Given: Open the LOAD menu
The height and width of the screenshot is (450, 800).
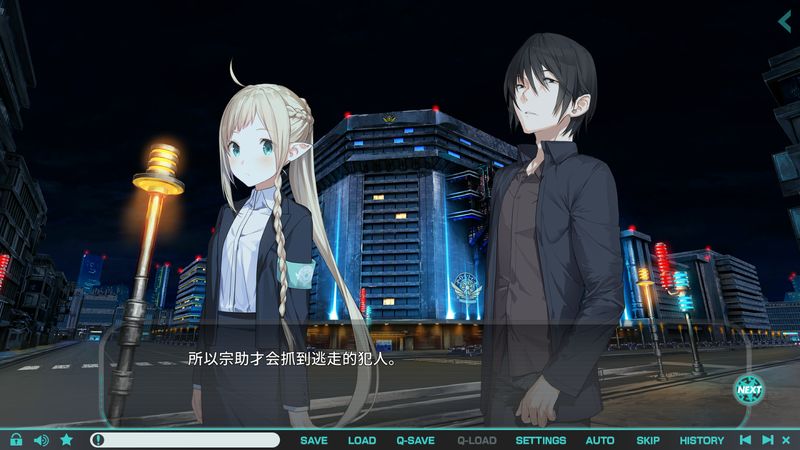Looking at the screenshot, I should point(362,440).
